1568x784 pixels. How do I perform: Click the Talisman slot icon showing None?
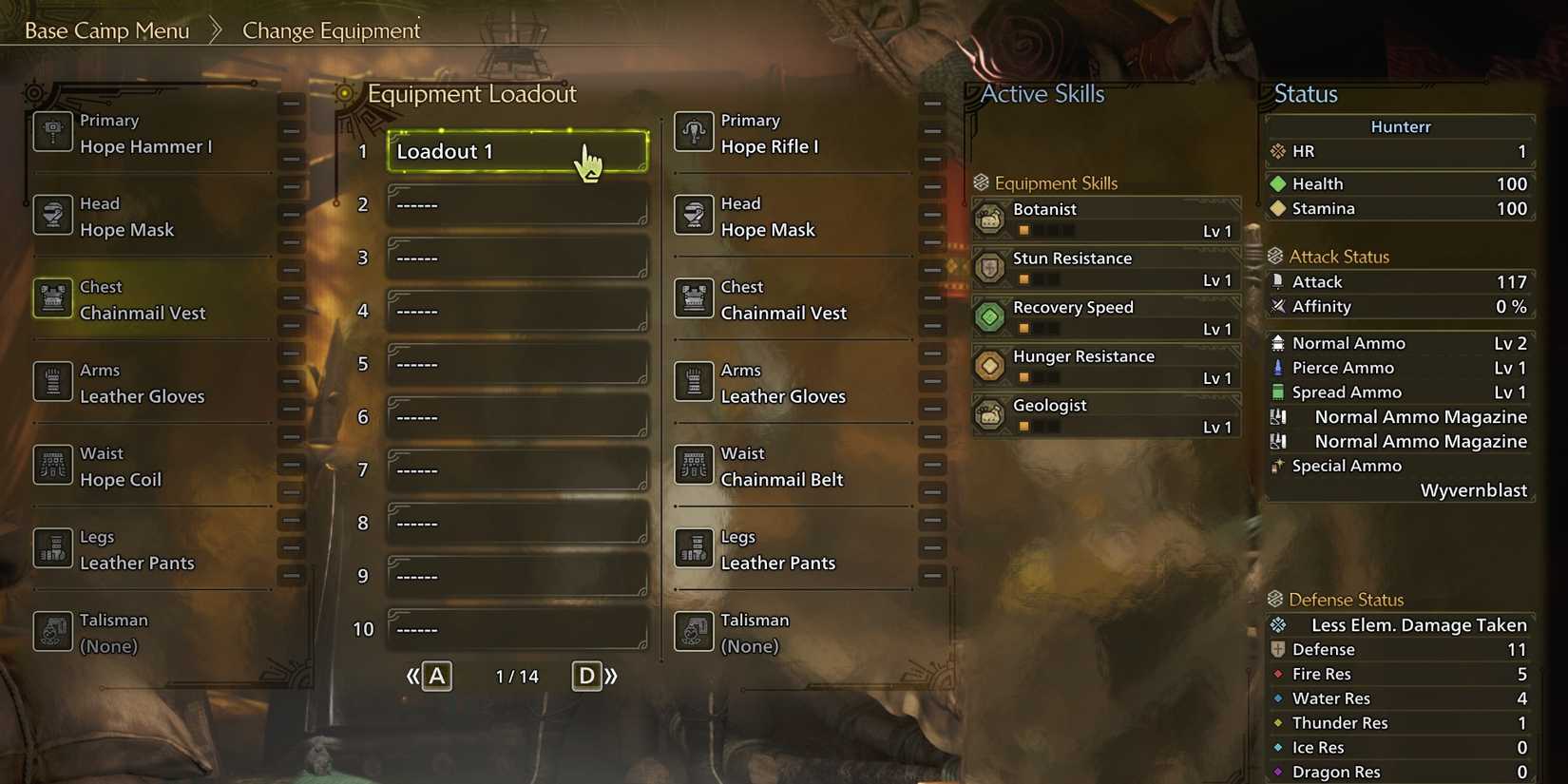(x=51, y=631)
